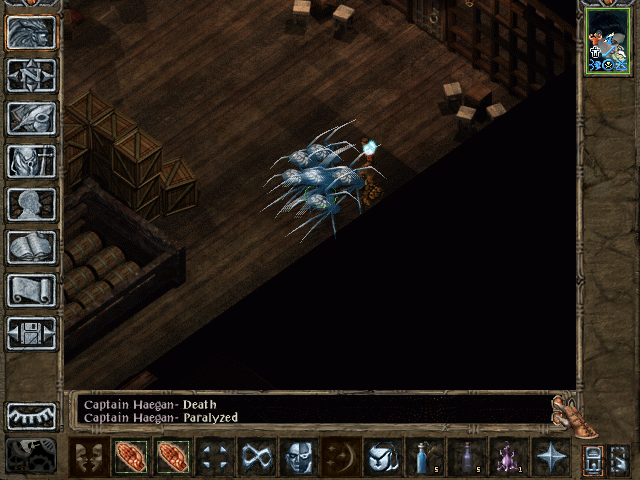Open the journal from the sidebar

pos(31,118)
